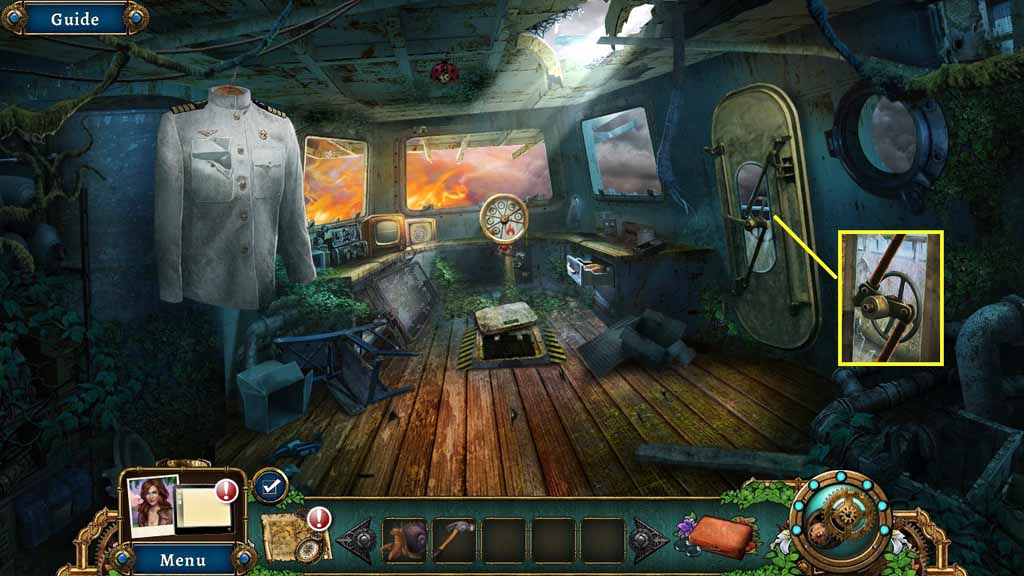
Task: Select the snail item in inventory
Action: coord(405,540)
